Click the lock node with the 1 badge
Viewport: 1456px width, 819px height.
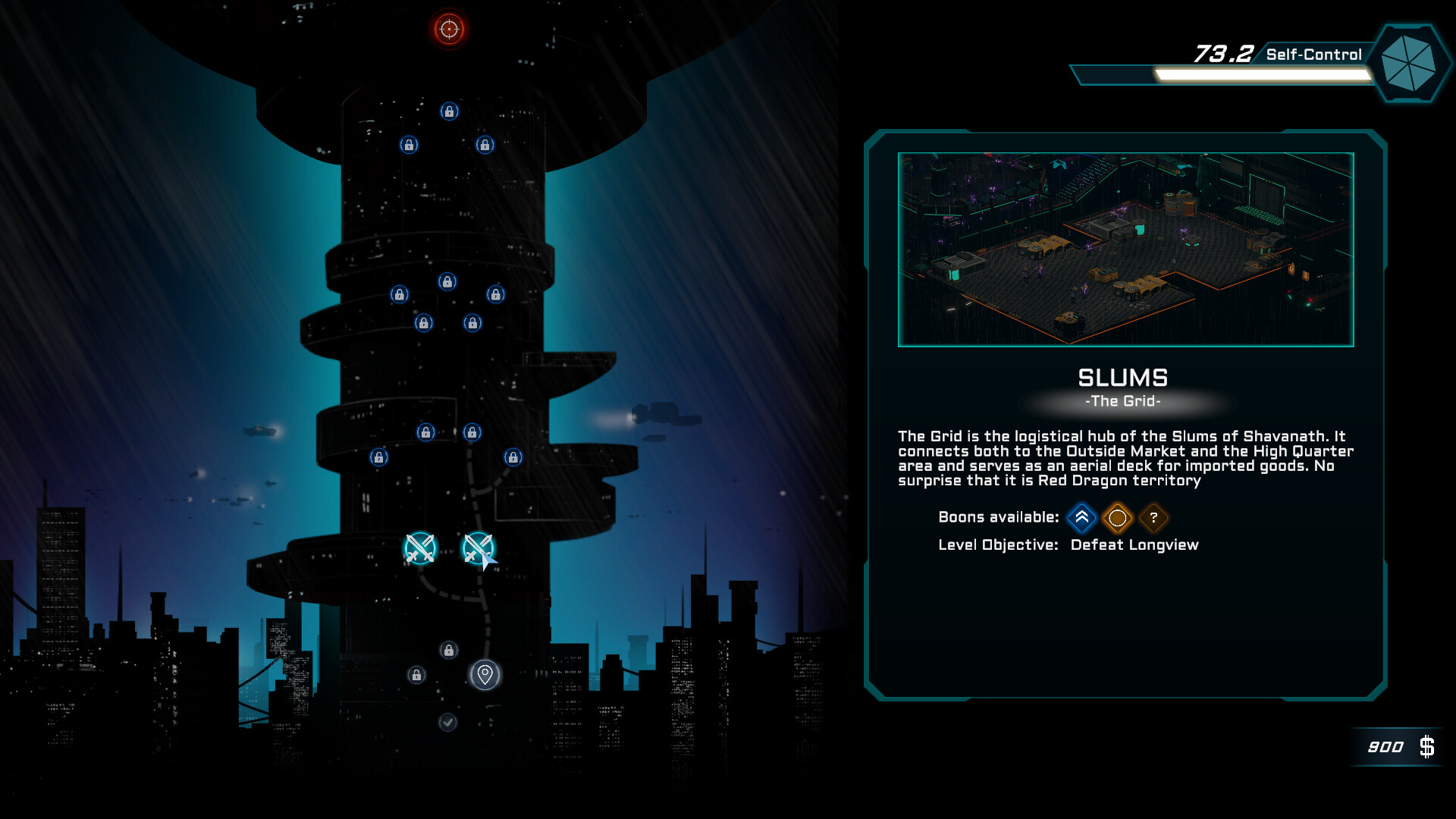(x=416, y=675)
